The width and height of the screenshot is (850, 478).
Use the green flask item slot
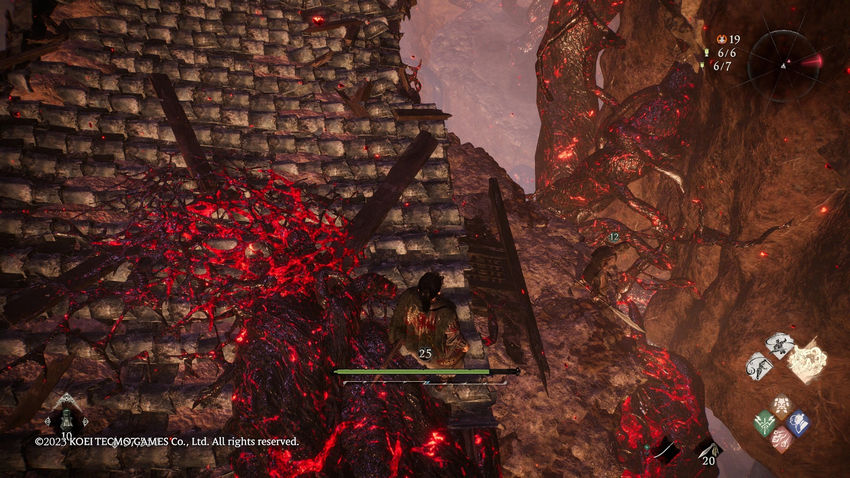(66, 412)
